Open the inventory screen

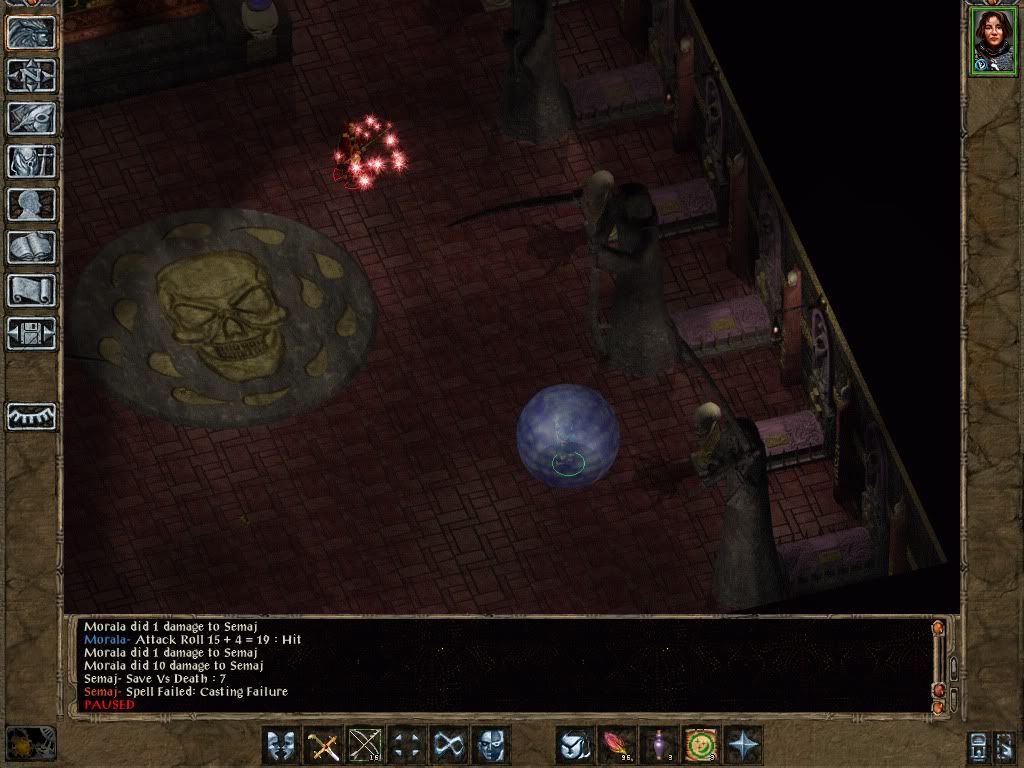click(31, 161)
